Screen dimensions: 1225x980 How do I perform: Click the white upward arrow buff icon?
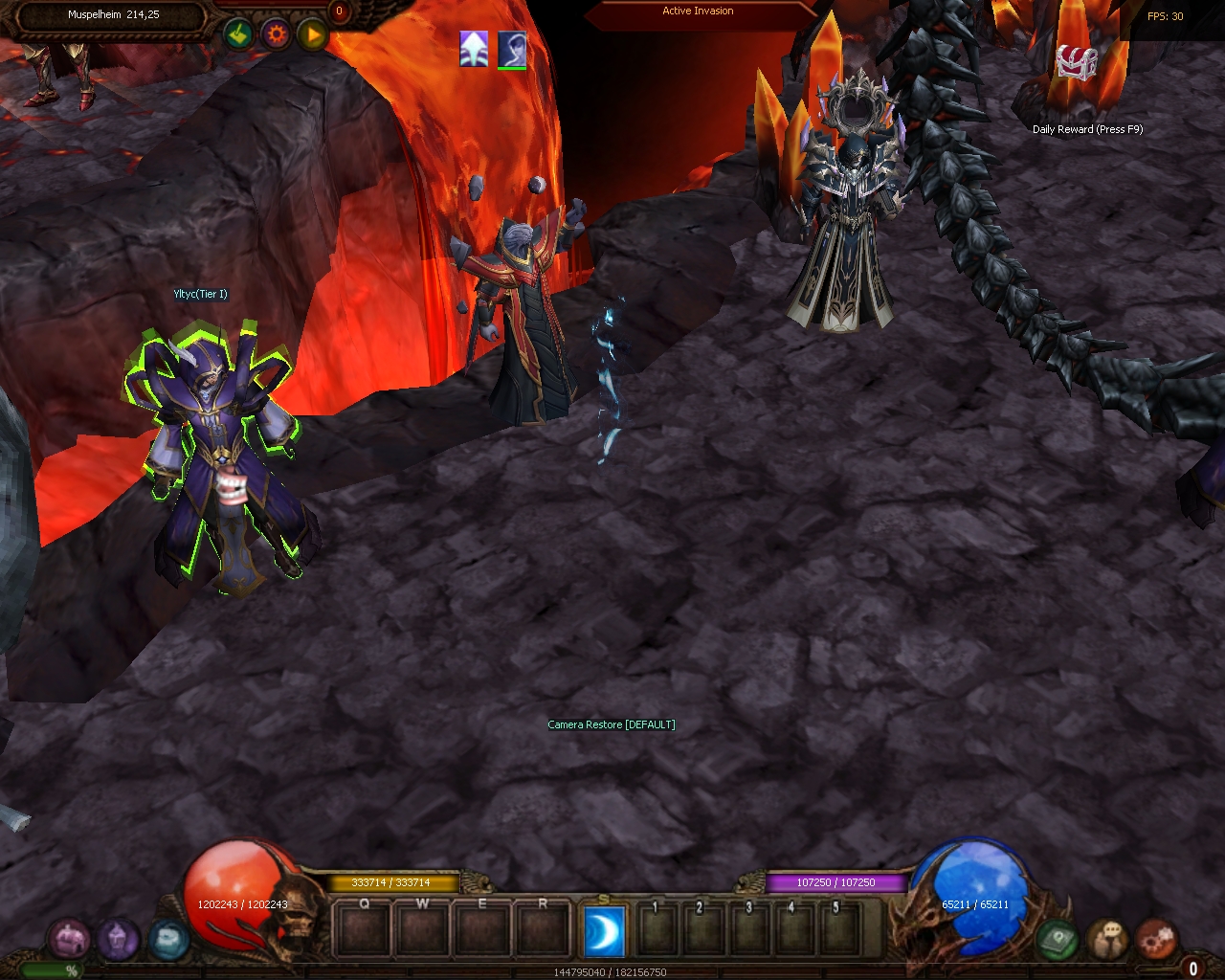(x=474, y=48)
